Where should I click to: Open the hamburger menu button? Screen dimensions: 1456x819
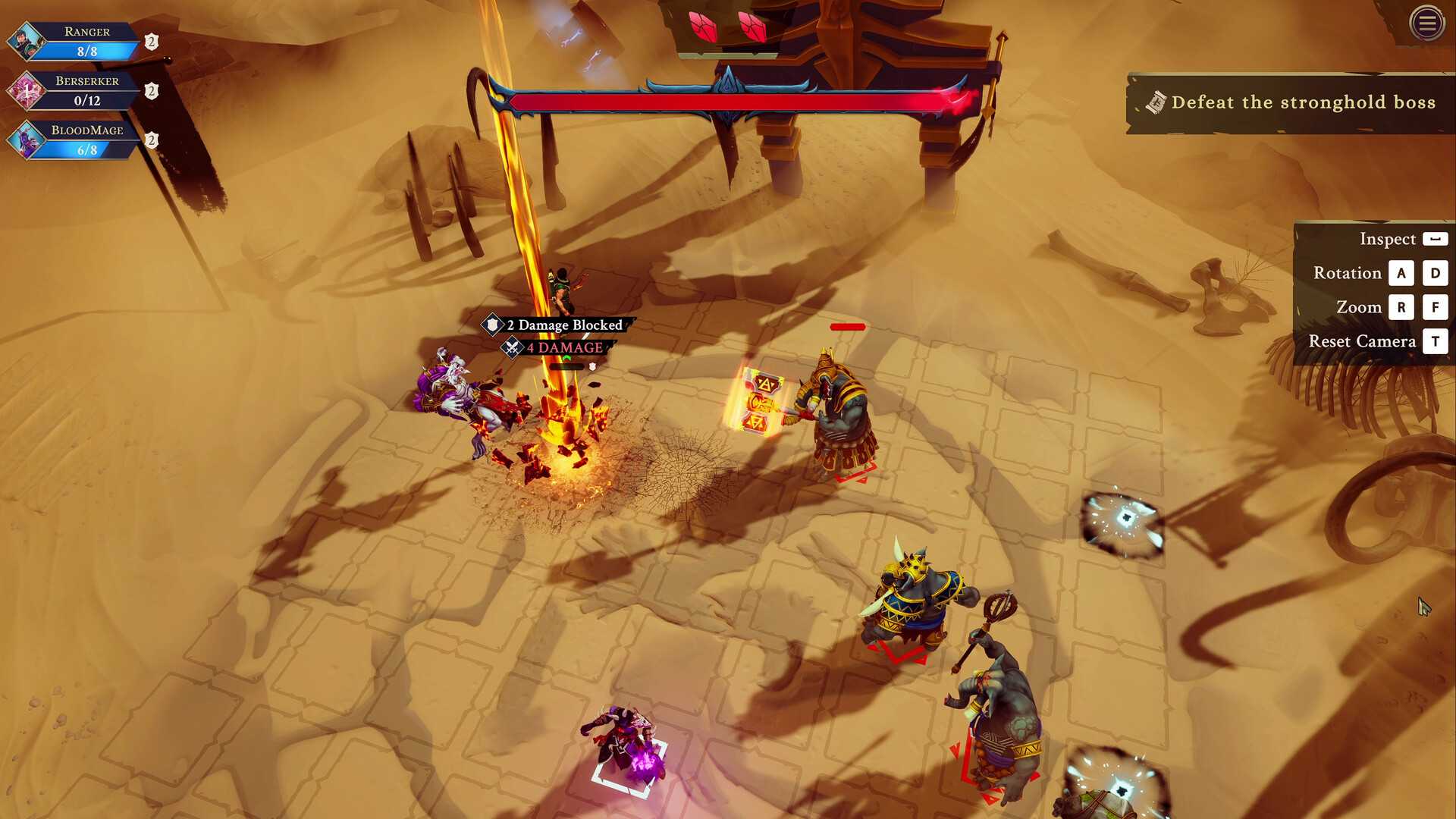tap(1426, 23)
